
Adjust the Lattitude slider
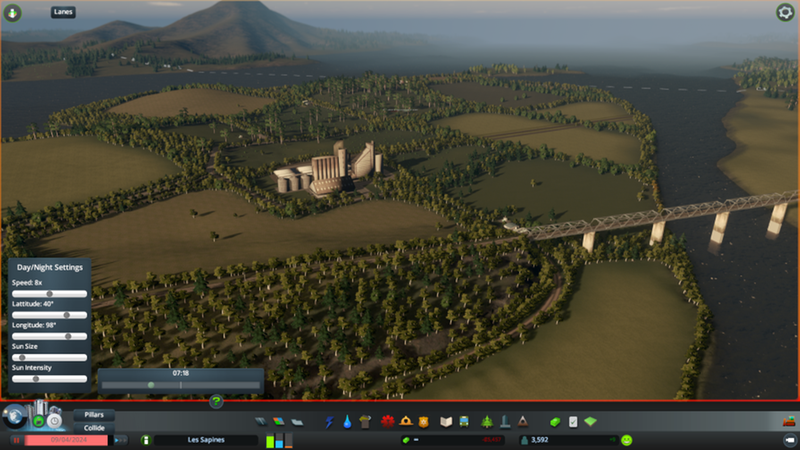tap(67, 315)
